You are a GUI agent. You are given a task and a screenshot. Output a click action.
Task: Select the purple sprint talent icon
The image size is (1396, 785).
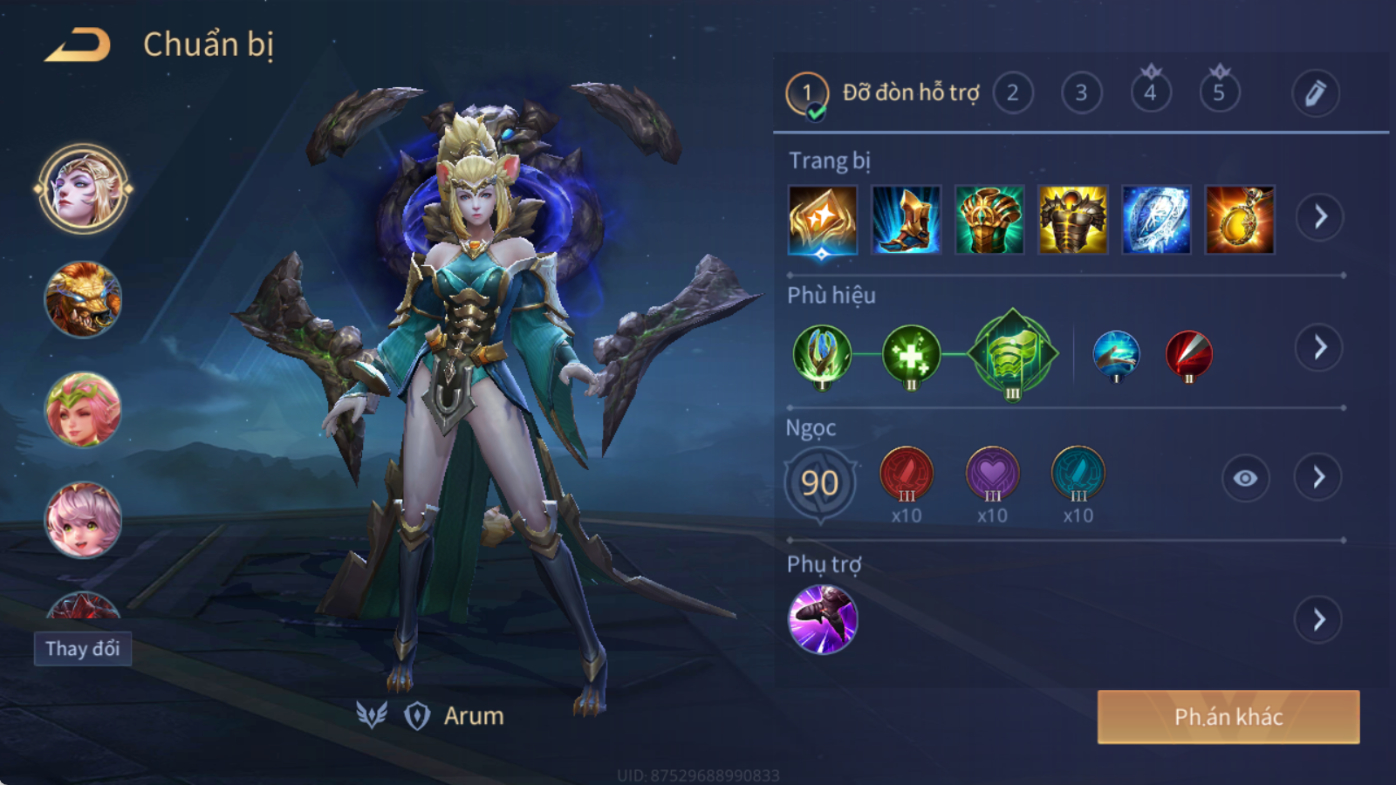click(823, 620)
